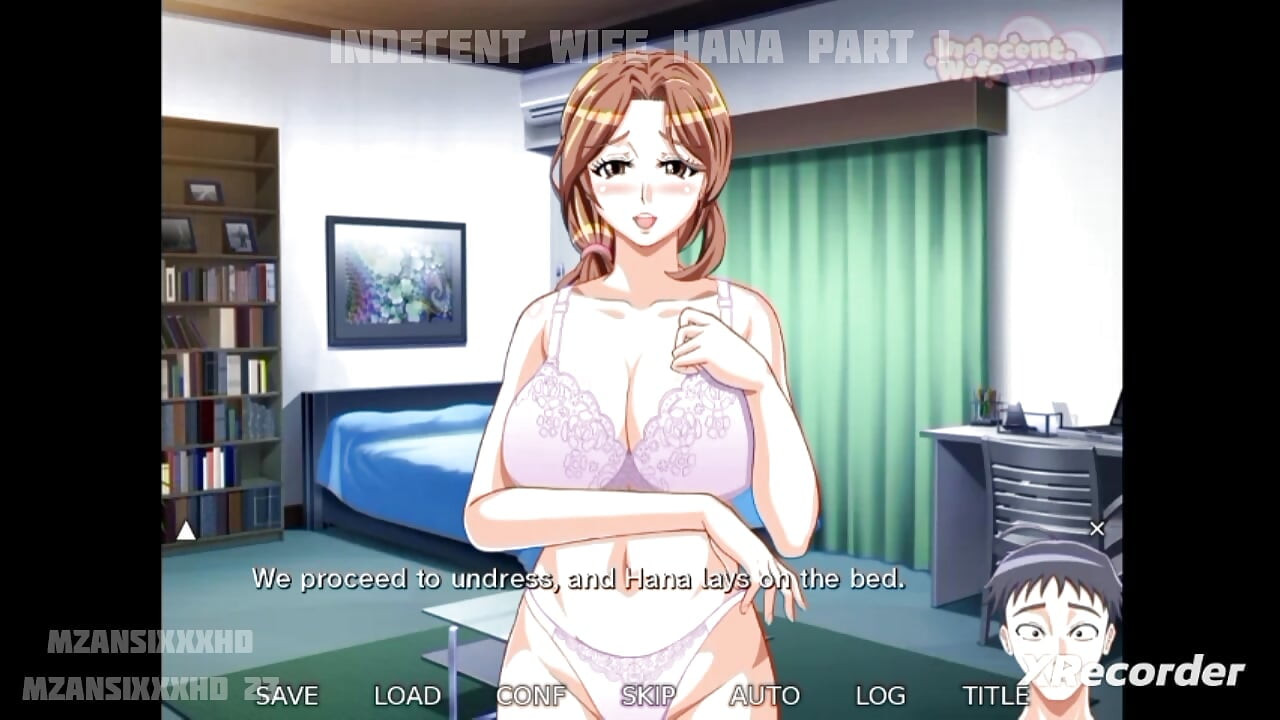The image size is (1280, 720).
Task: Click LOAD to restore a save
Action: (406, 694)
